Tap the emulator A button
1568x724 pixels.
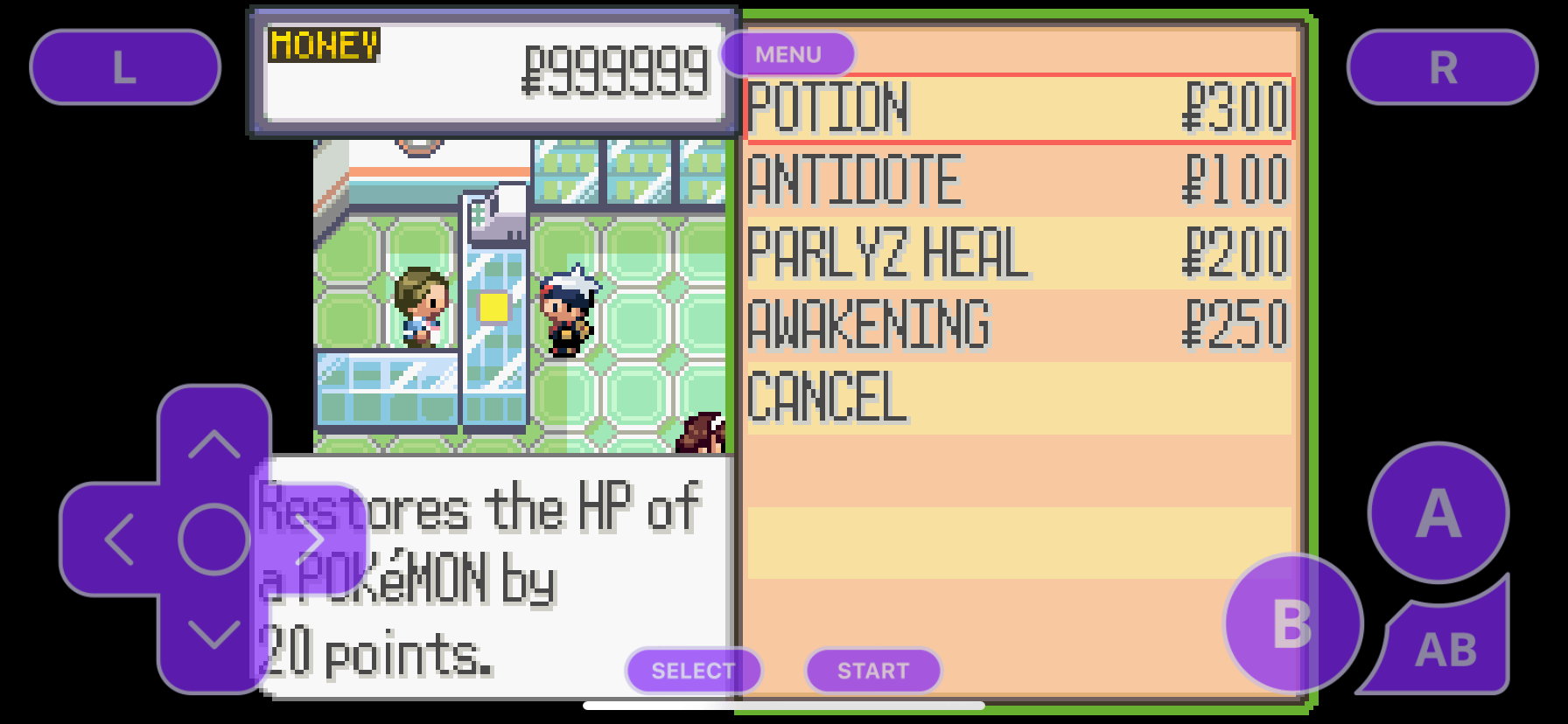1438,513
